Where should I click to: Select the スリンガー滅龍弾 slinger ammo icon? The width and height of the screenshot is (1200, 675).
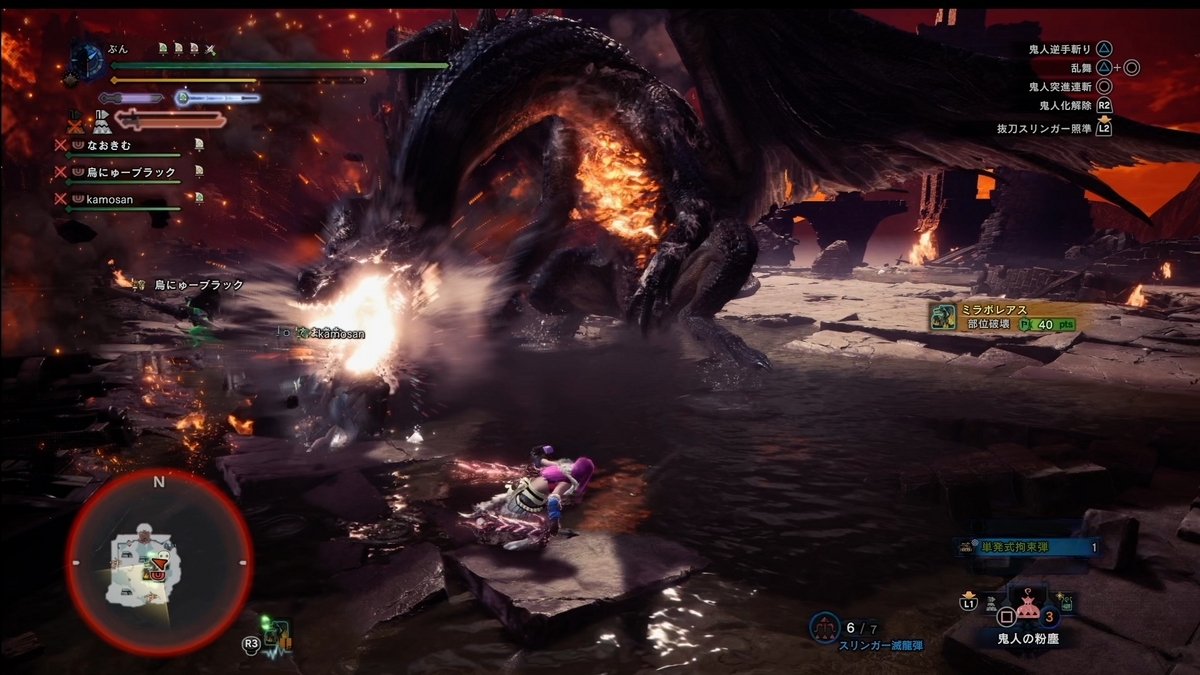[824, 627]
